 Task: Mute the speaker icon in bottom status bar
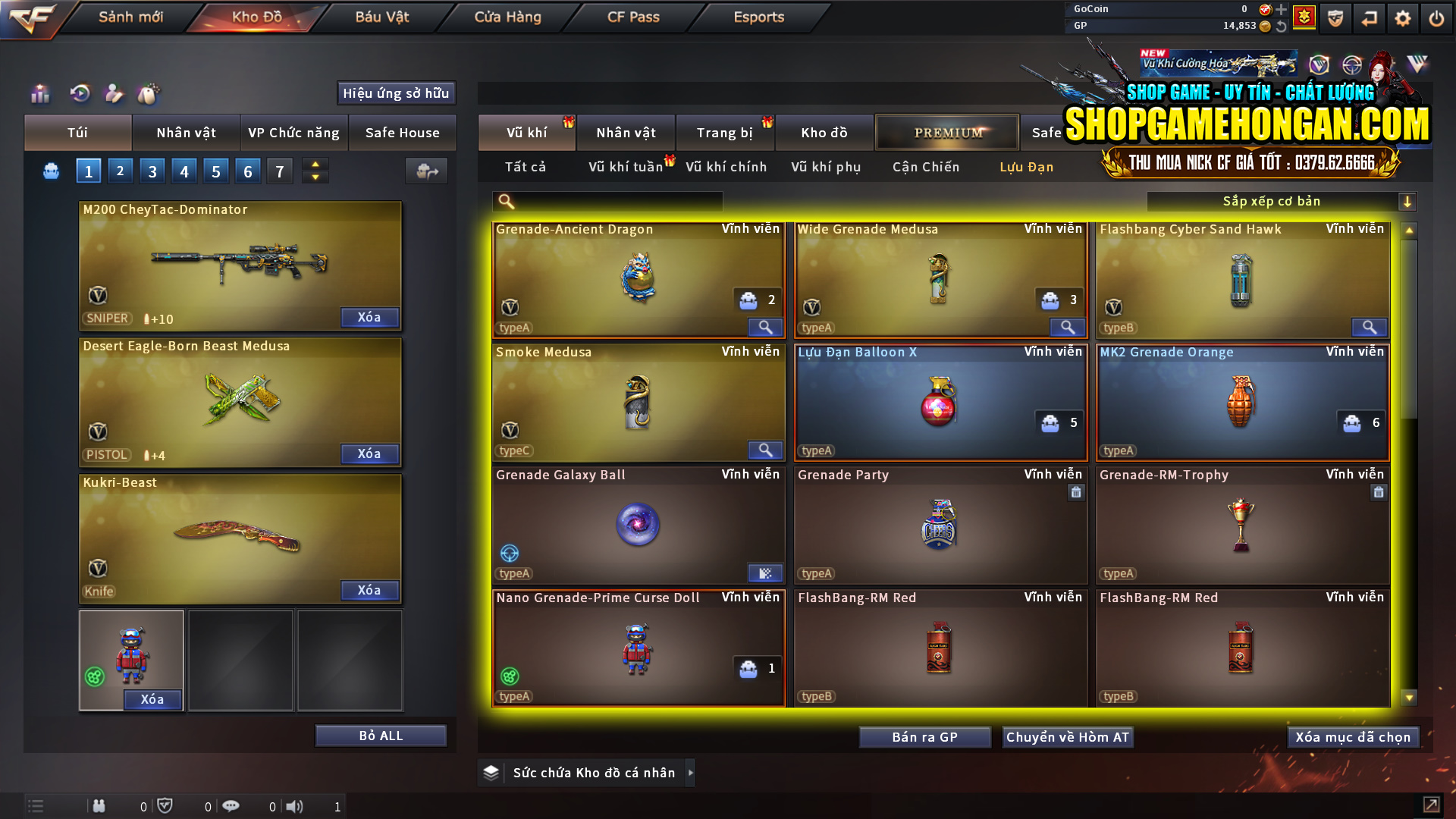[x=294, y=806]
